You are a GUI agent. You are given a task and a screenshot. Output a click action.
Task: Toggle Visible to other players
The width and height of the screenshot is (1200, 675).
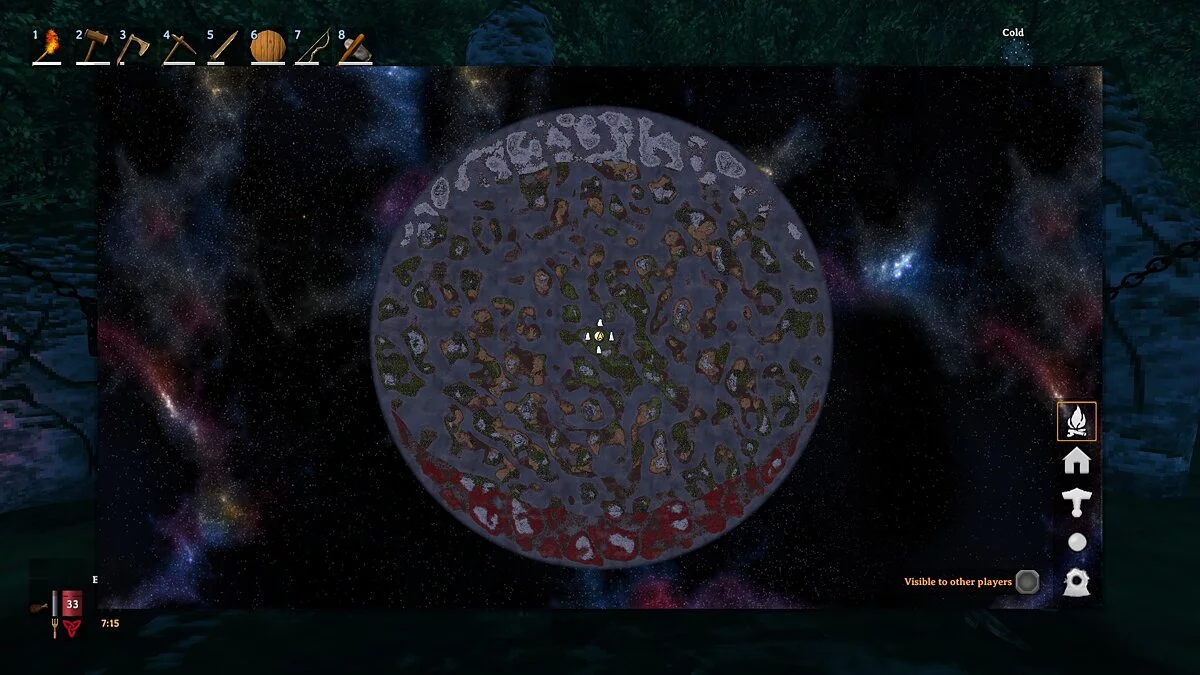click(x=1027, y=582)
